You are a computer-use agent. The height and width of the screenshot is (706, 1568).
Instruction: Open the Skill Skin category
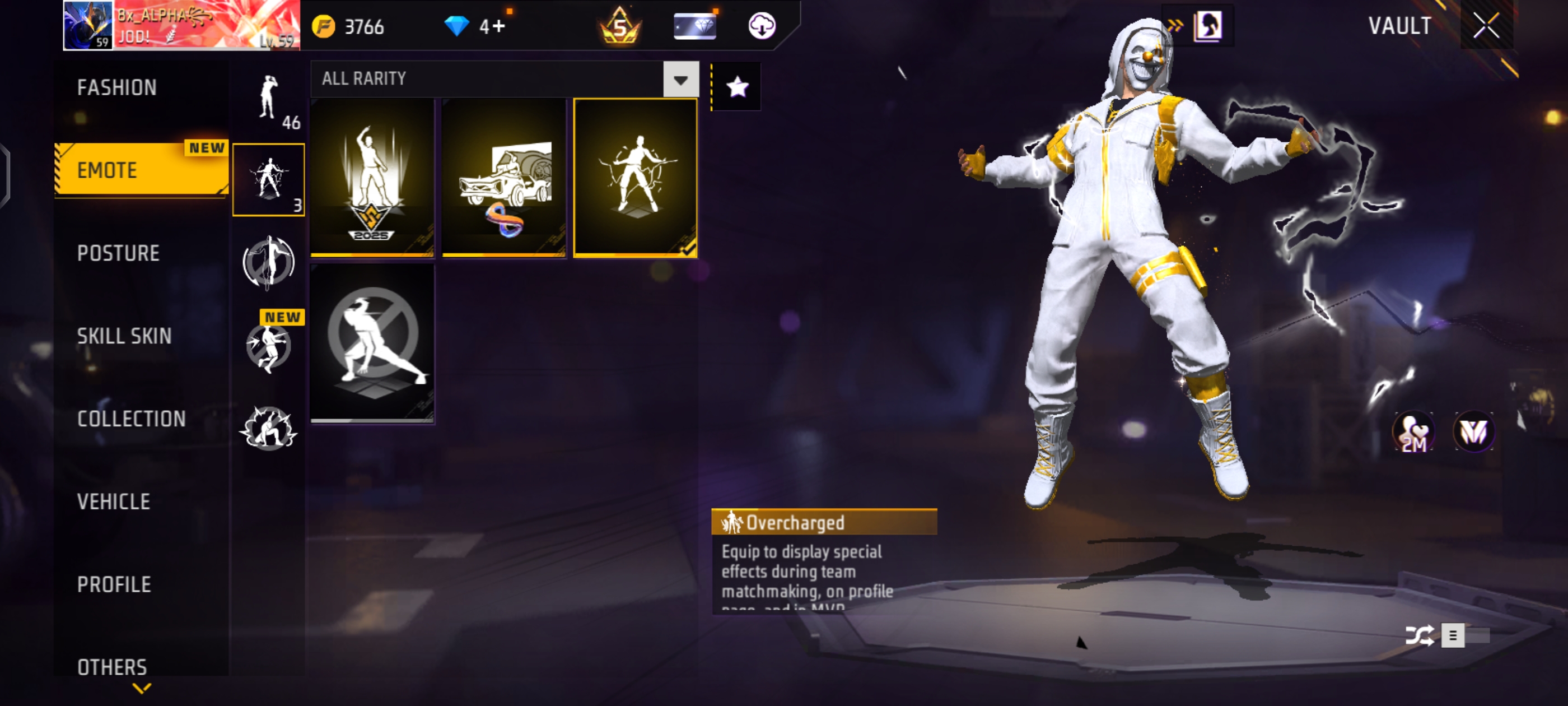[x=124, y=336]
